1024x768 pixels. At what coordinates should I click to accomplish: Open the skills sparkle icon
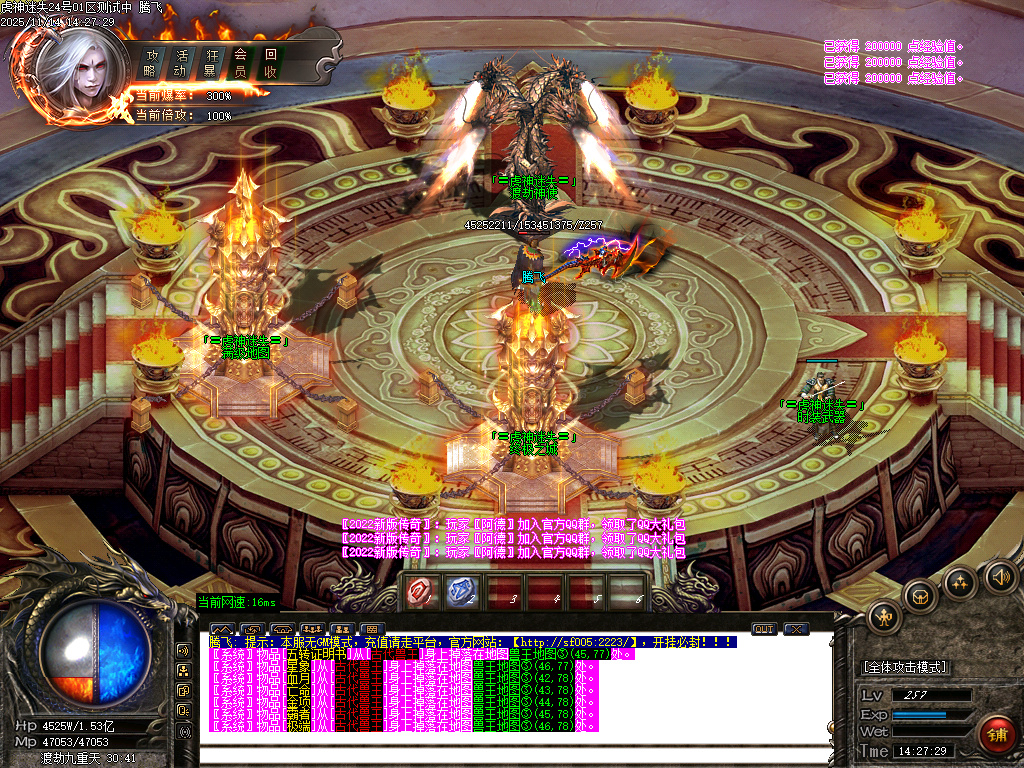pos(960,582)
